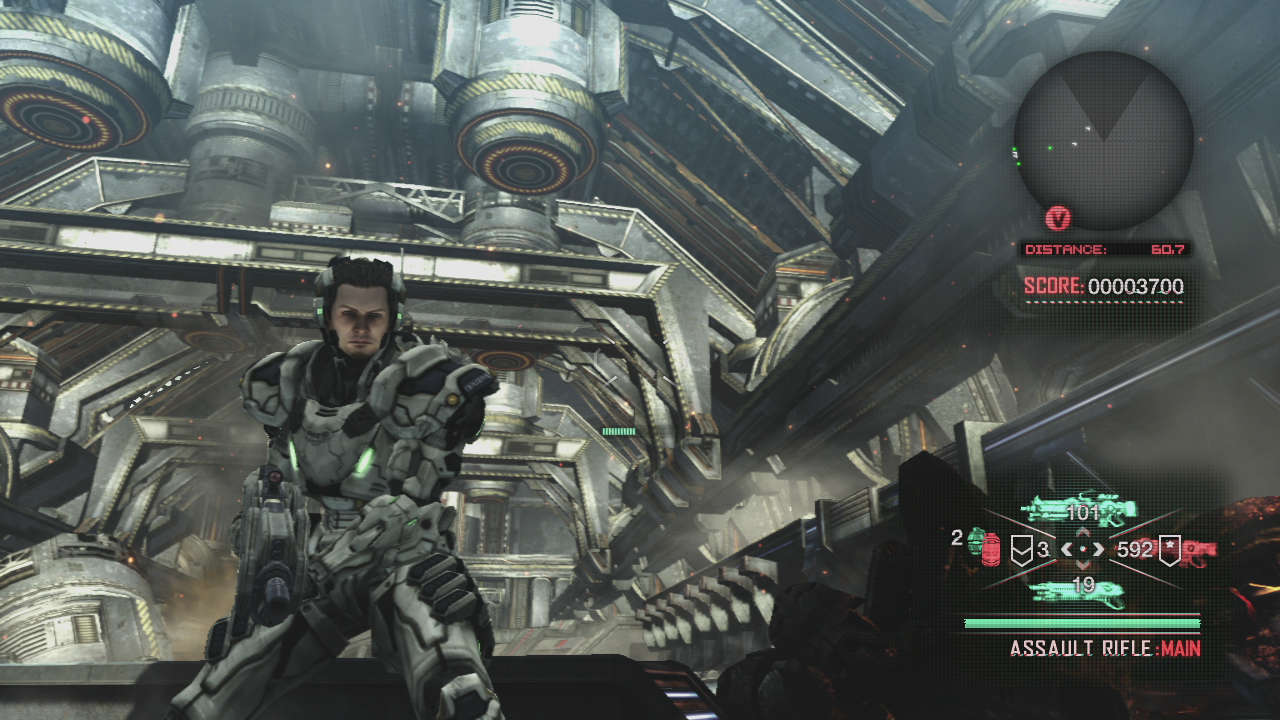Switch to the bottom green weapon with 19 ammo
This screenshot has height=720, width=1280.
coord(1080,590)
